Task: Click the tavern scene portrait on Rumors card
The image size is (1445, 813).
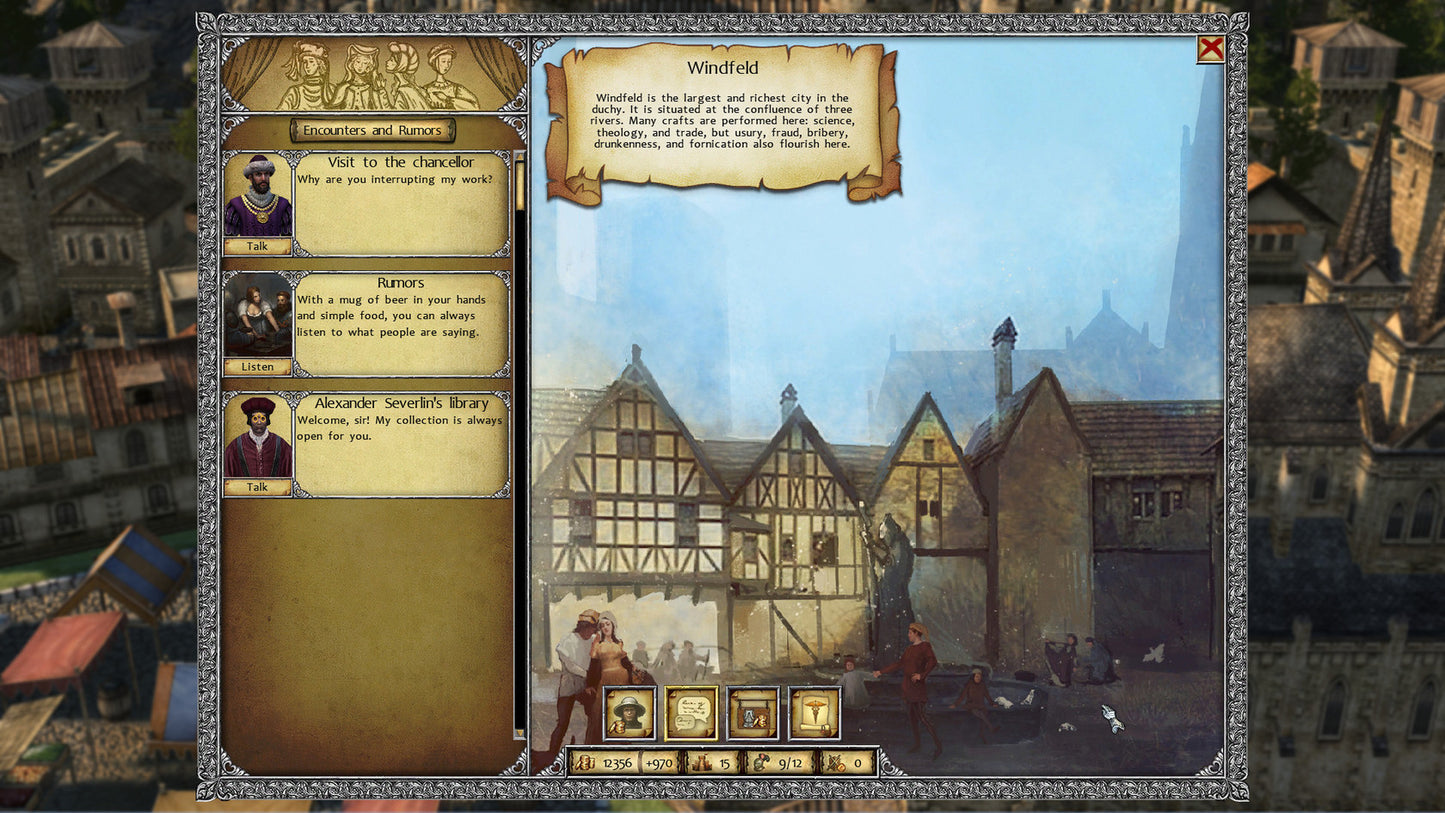Action: coord(258,313)
